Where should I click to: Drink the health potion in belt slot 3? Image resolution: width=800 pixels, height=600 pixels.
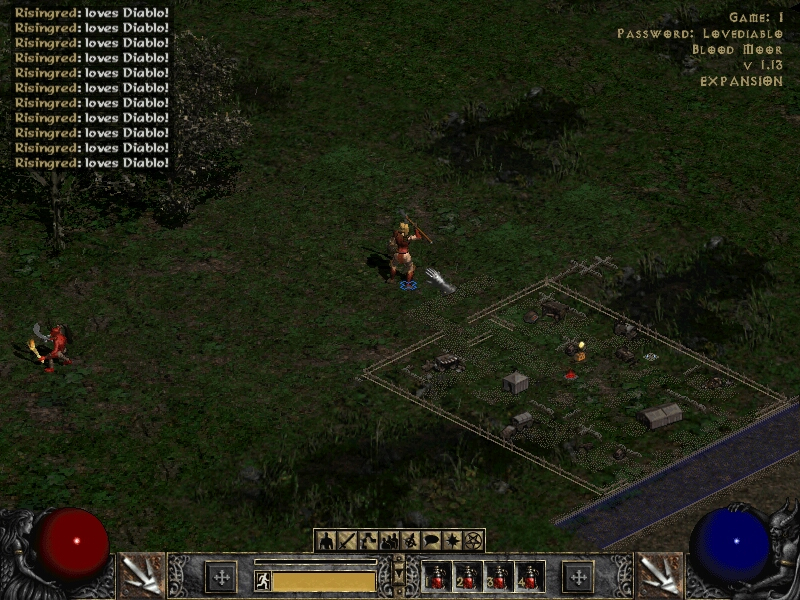[x=499, y=577]
